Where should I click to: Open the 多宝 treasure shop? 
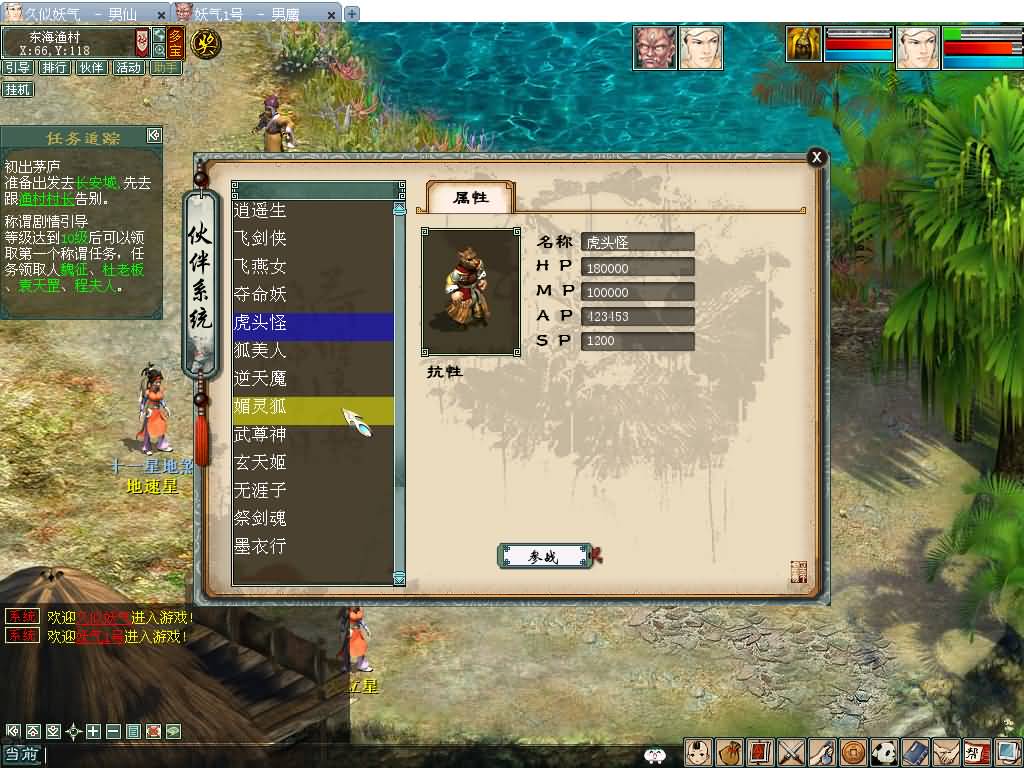point(176,42)
